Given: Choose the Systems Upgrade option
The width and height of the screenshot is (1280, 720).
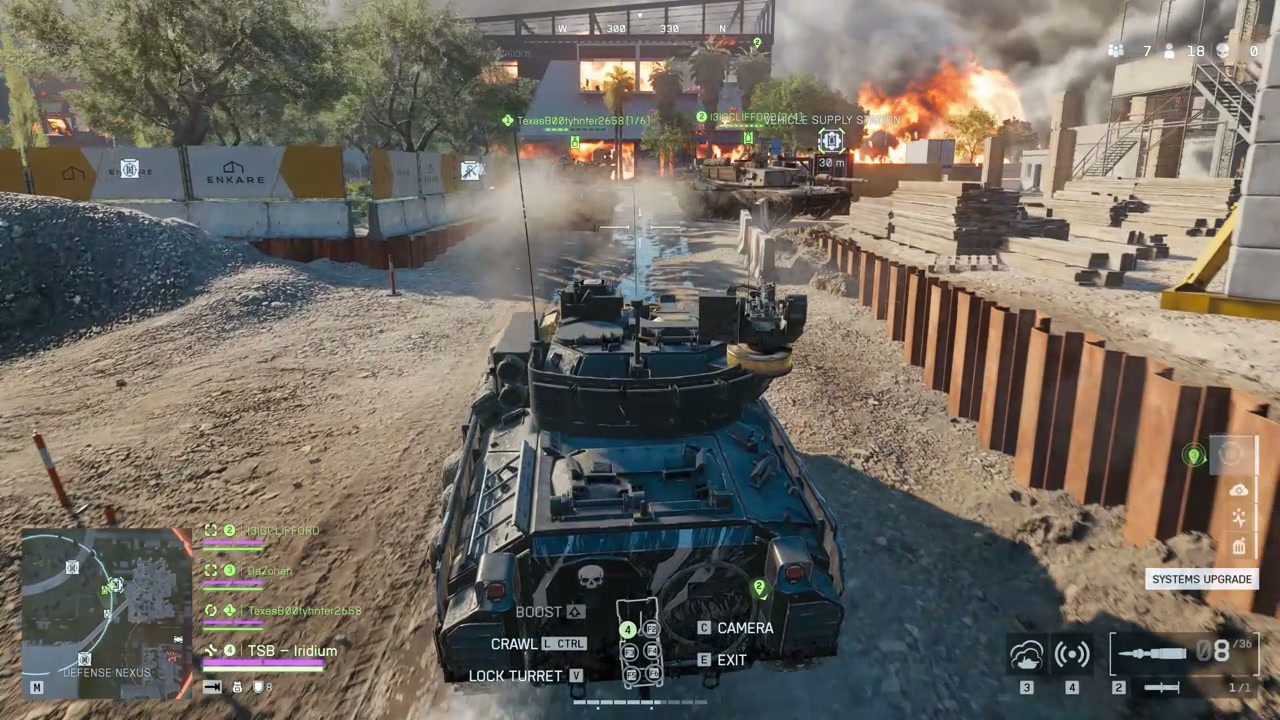Looking at the screenshot, I should (1201, 579).
